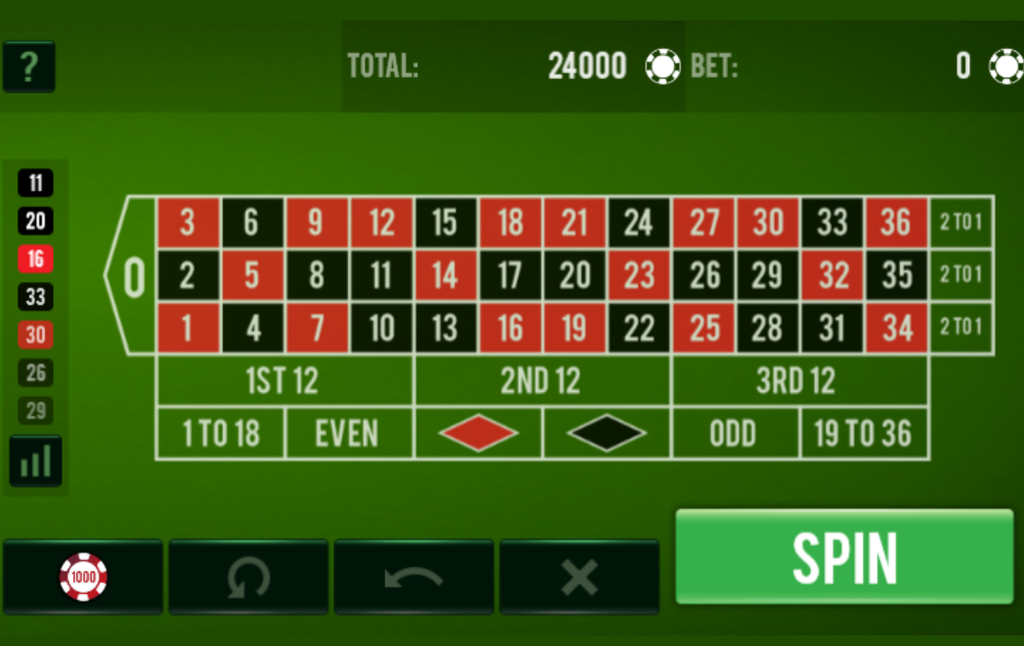This screenshot has width=1024, height=646.
Task: Choose the 2ND 12 dozen bet
Action: point(541,381)
